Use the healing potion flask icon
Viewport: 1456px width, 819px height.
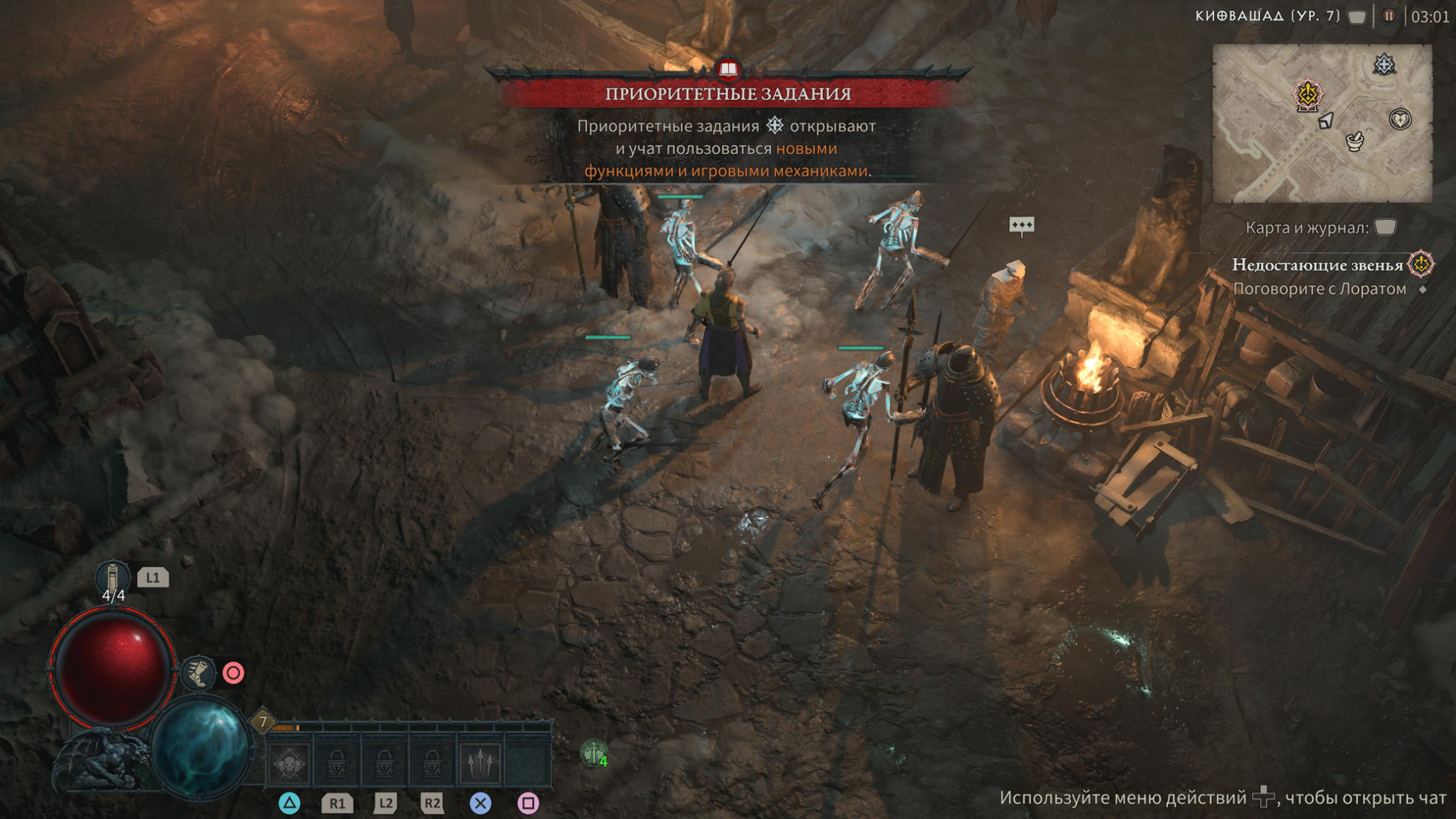click(x=113, y=578)
